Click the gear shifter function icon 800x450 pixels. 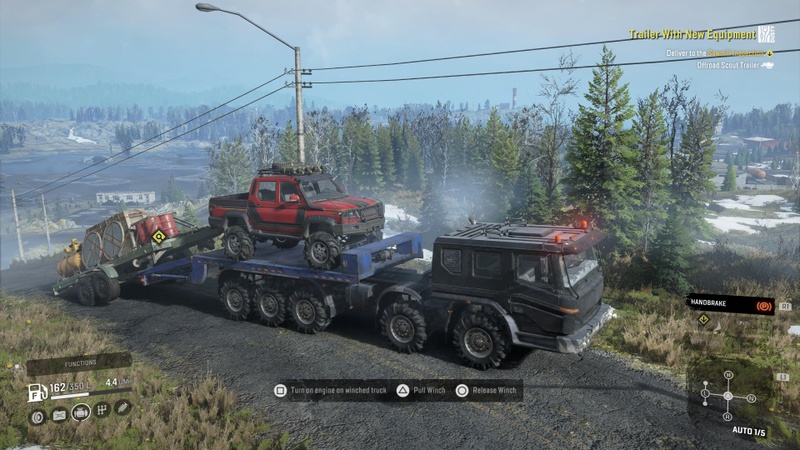click(101, 409)
